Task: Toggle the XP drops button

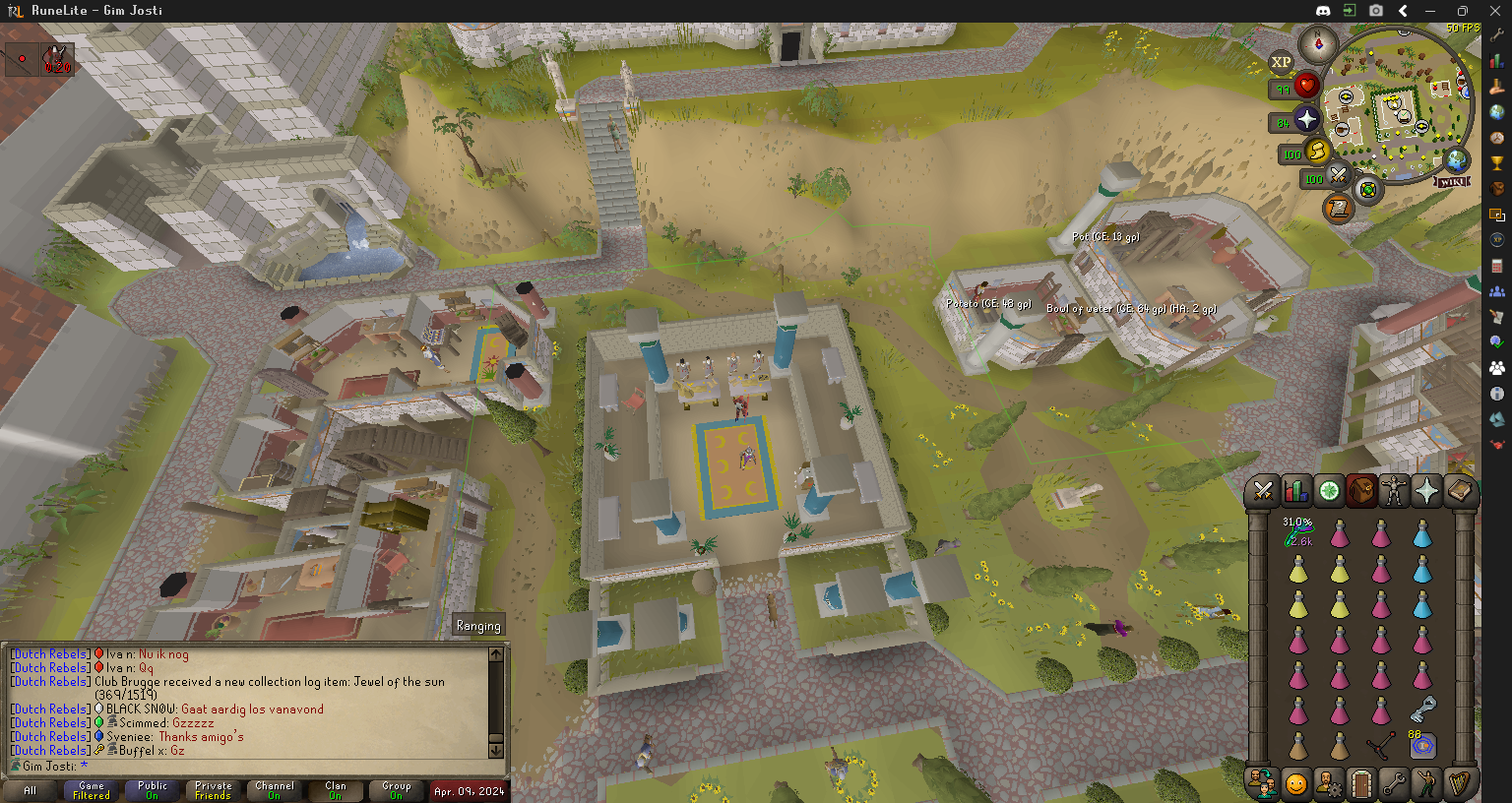Action: (x=1281, y=62)
